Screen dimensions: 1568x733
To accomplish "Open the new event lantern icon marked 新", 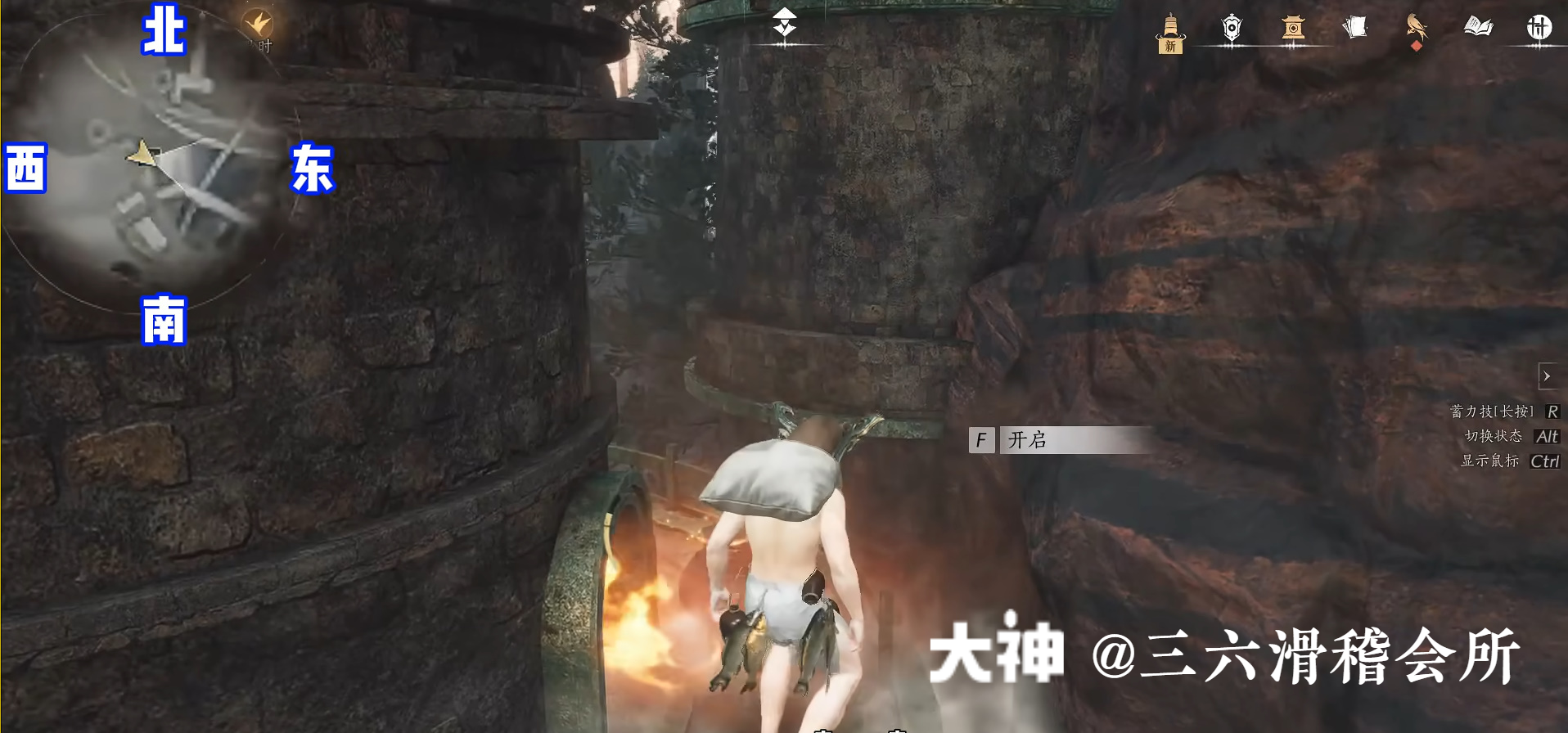I will pyautogui.click(x=1170, y=33).
